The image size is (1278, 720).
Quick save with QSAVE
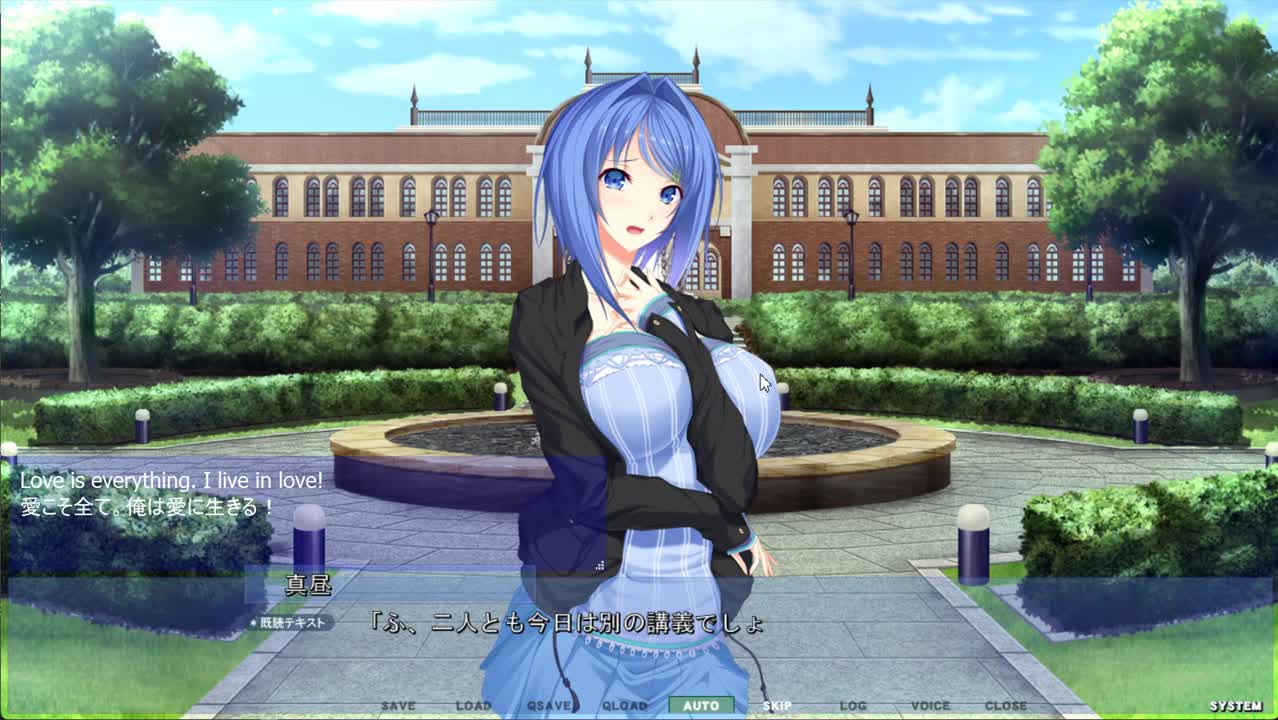point(549,706)
